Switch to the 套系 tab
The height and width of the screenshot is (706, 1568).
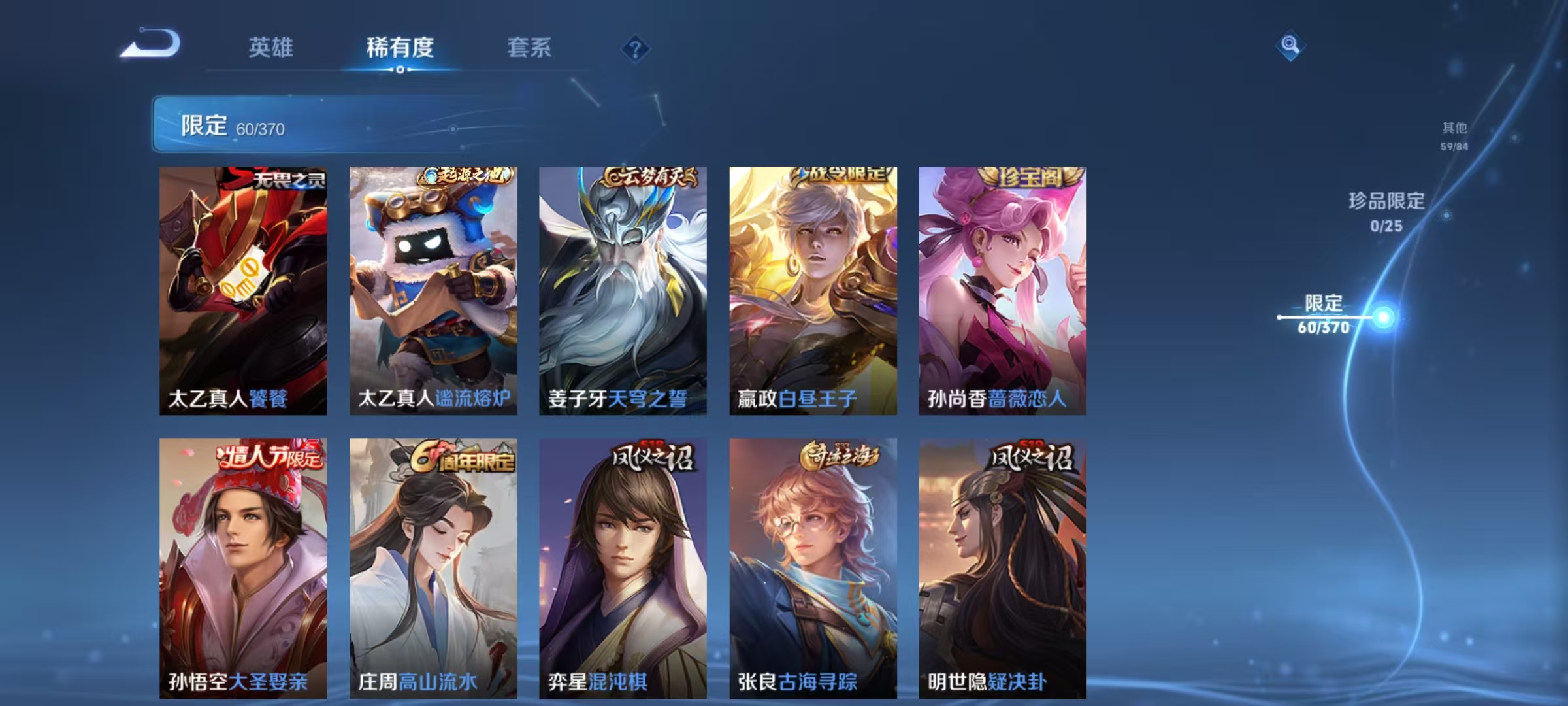[531, 47]
